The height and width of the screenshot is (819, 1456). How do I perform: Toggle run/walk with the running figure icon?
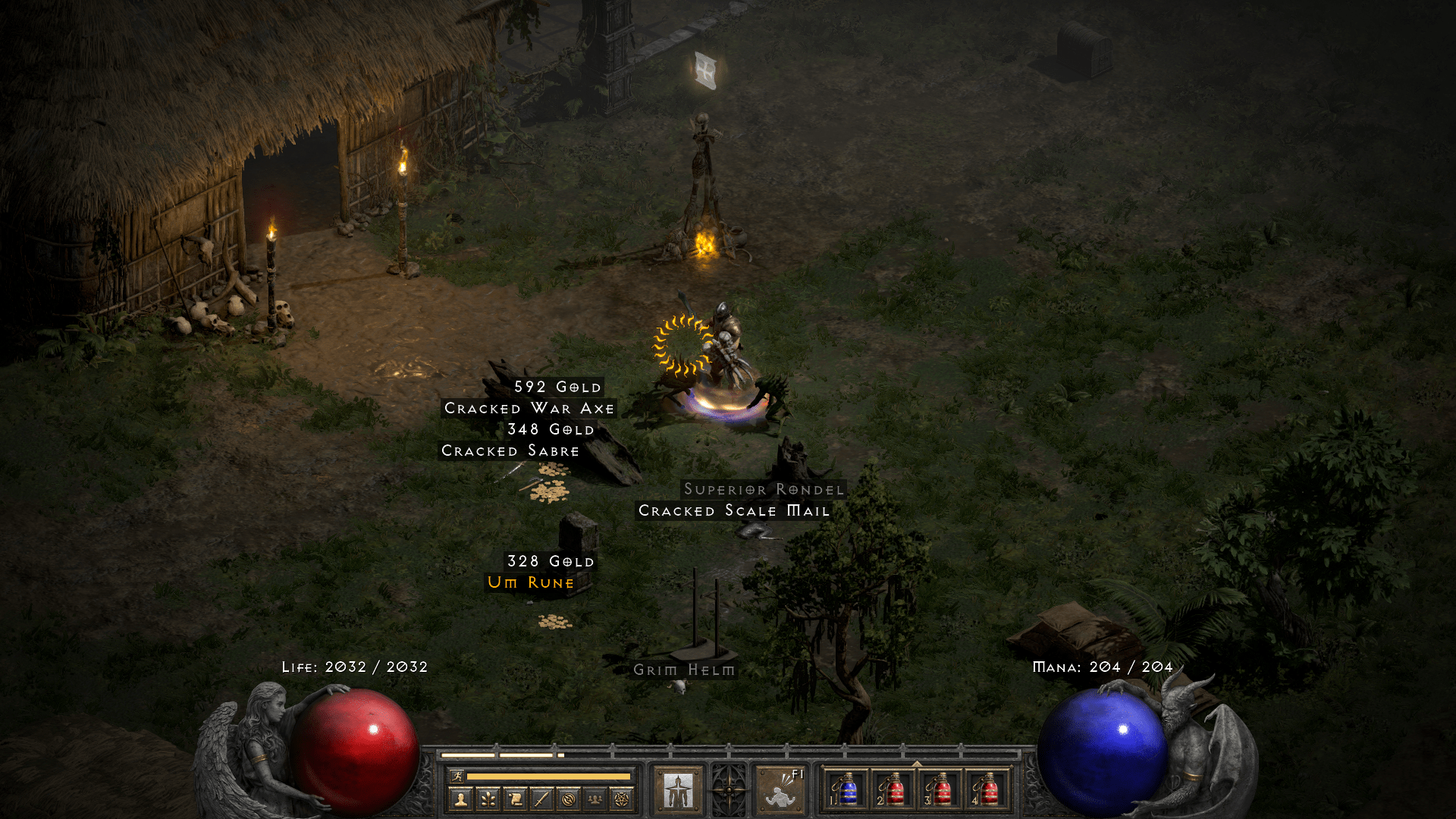[x=459, y=776]
